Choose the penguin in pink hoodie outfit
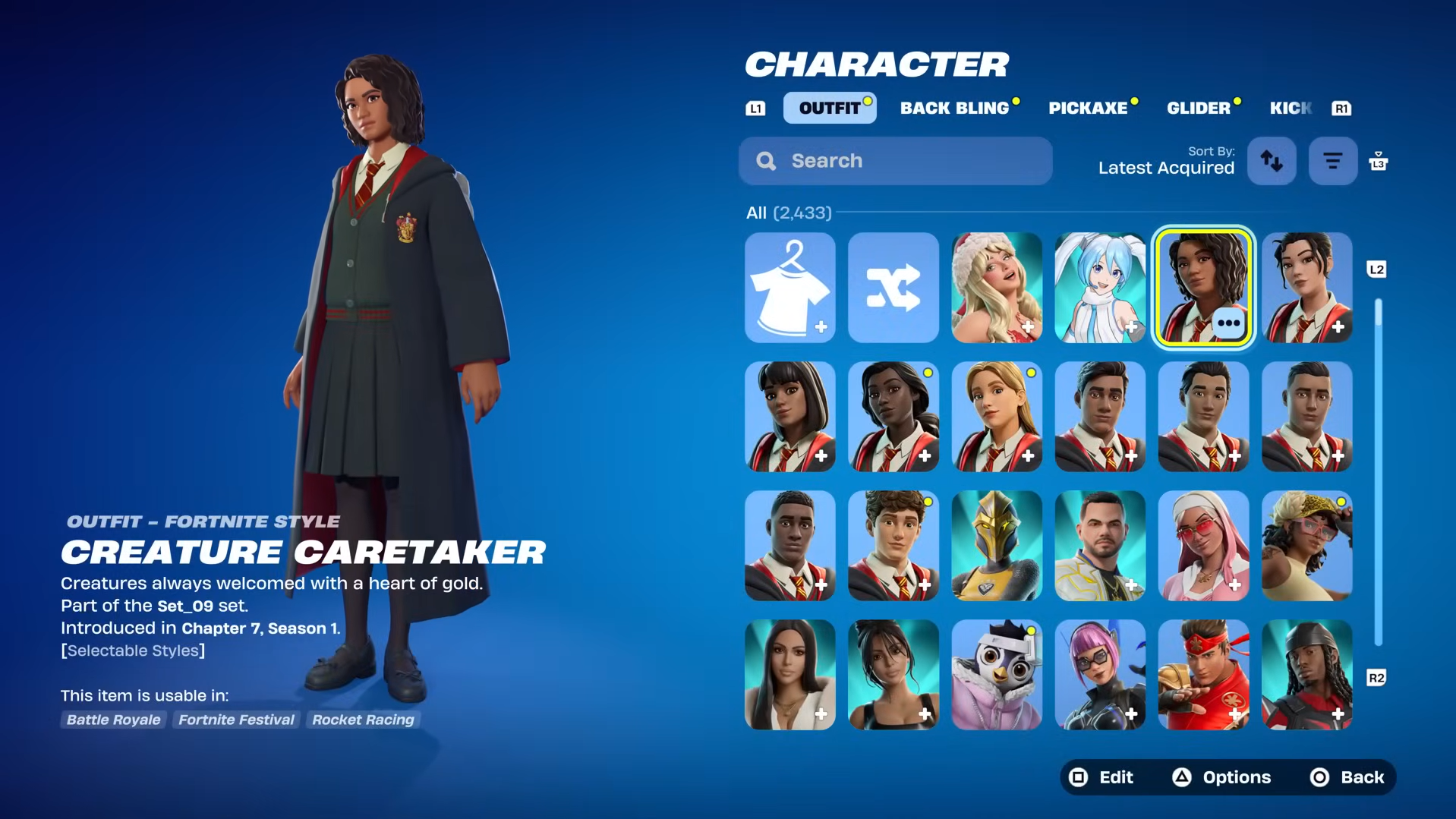 [996, 675]
